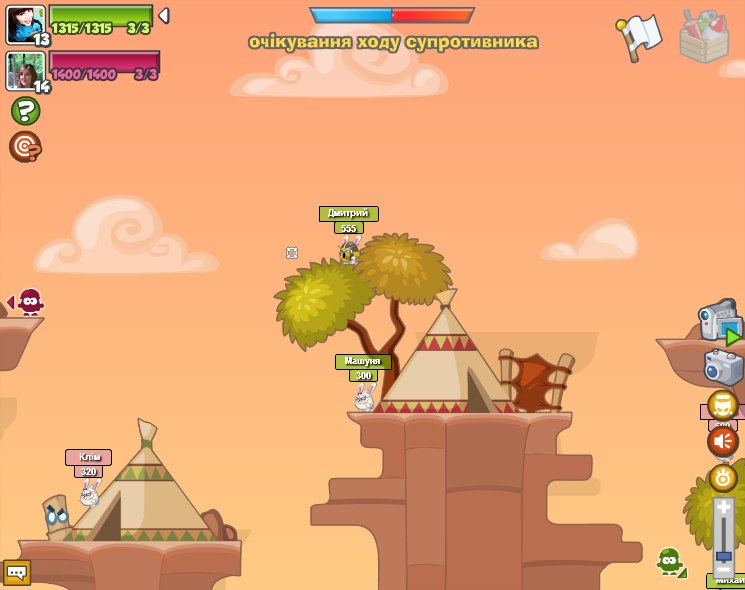Select the first player's avatar portrait

click(x=24, y=23)
